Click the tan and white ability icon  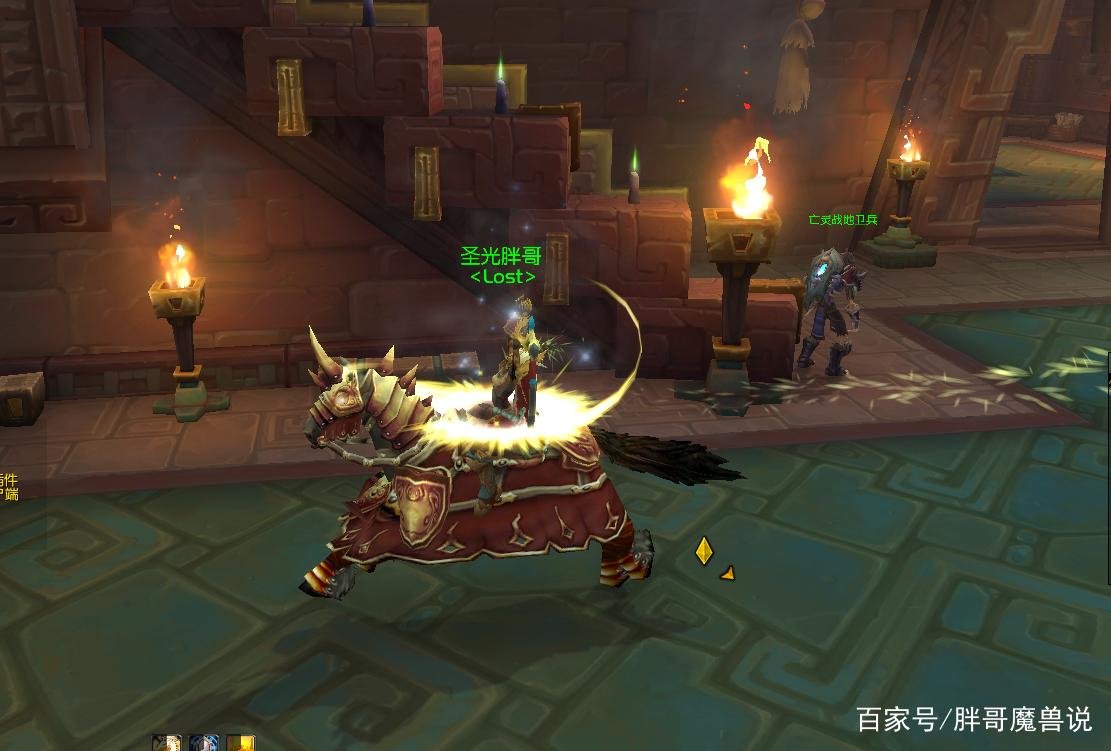166,743
